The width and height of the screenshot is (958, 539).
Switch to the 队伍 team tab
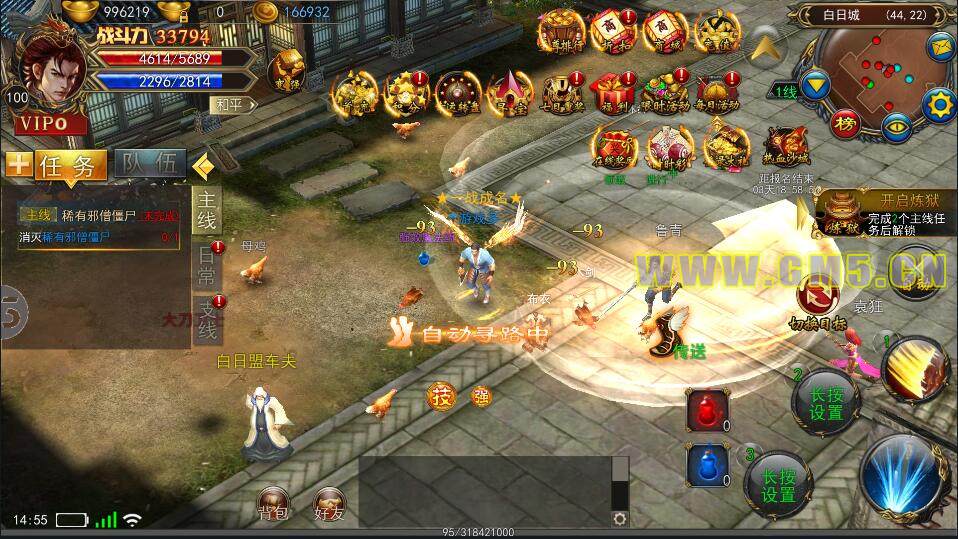click(x=150, y=166)
